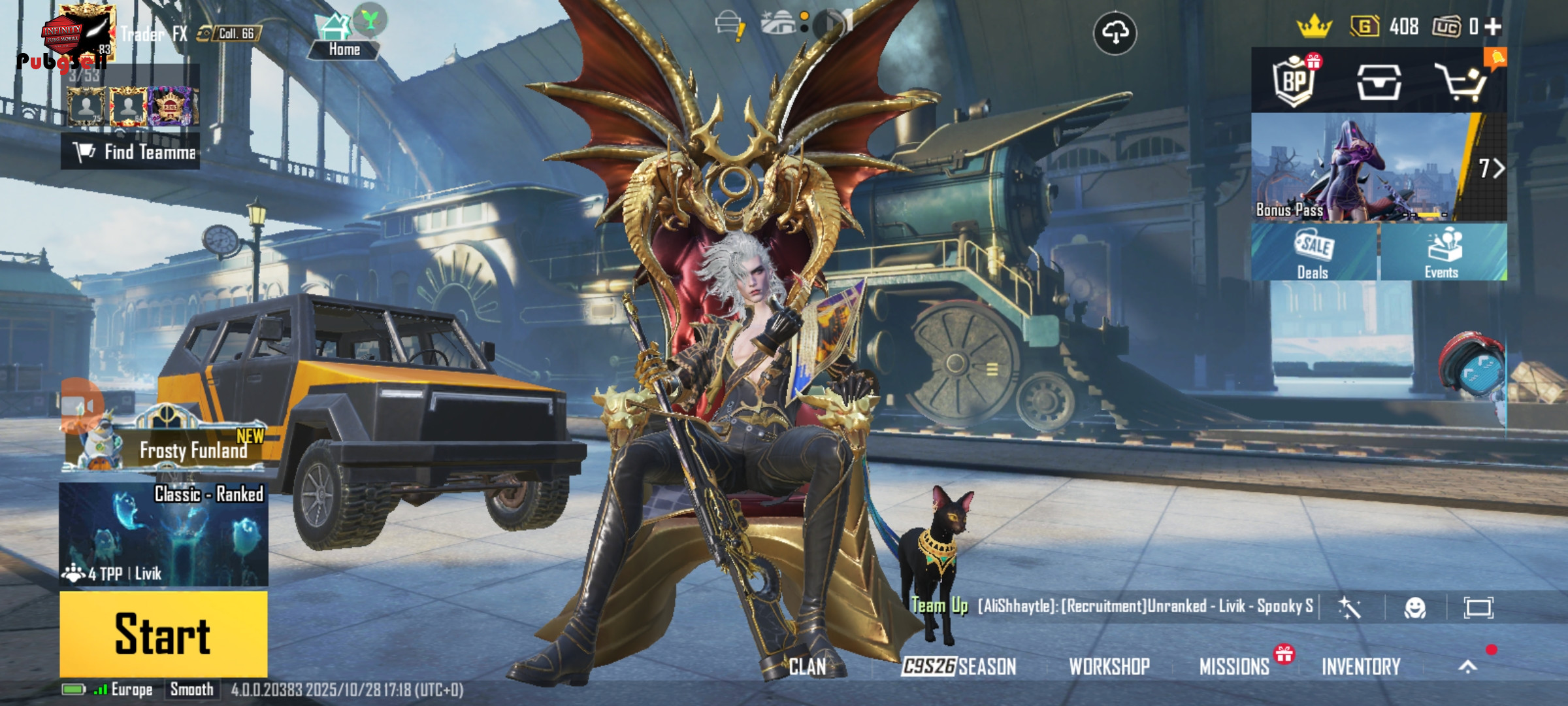1568x706 pixels.
Task: Go to the Workshop
Action: [1109, 667]
